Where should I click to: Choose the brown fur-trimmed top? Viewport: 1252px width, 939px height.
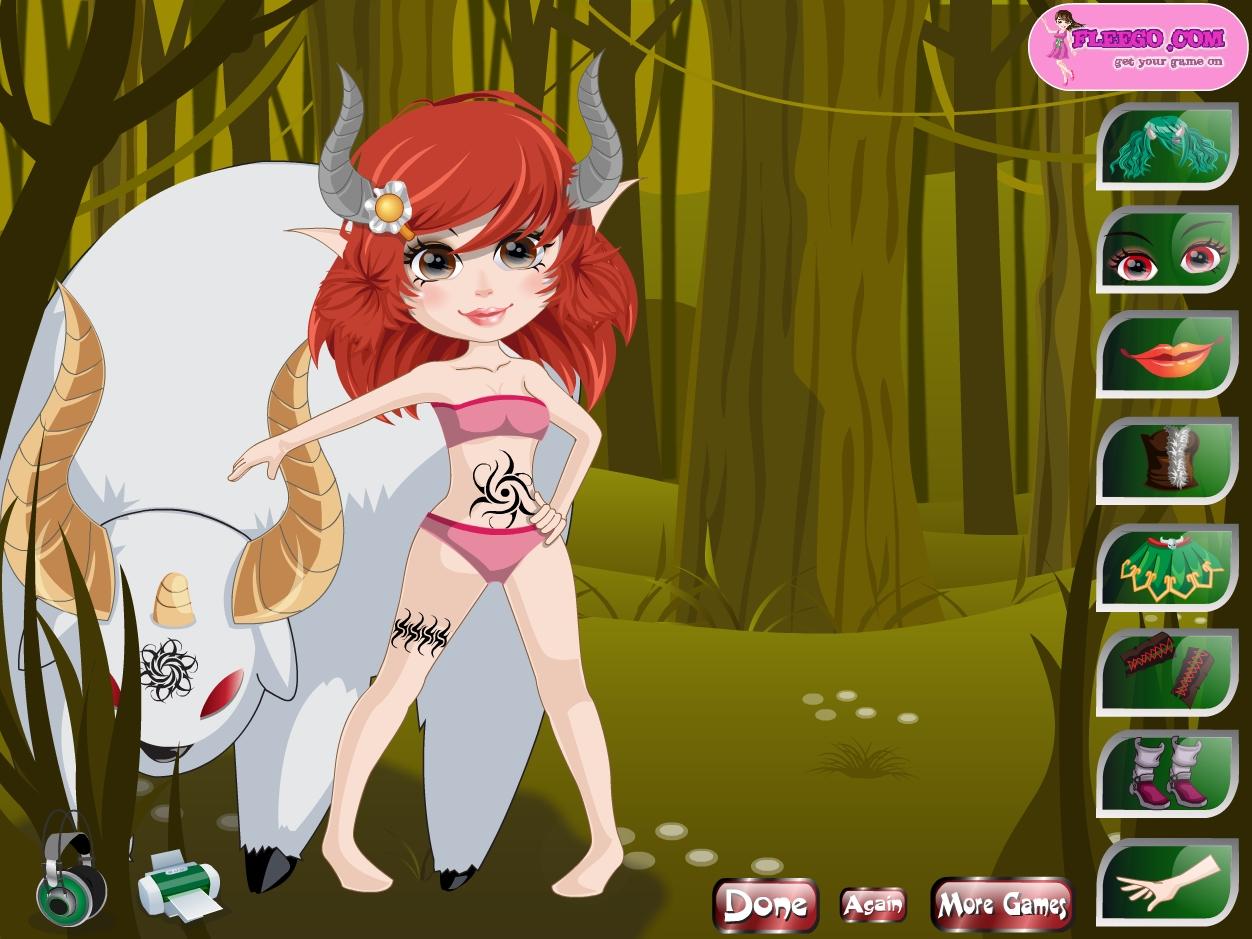[x=1167, y=461]
